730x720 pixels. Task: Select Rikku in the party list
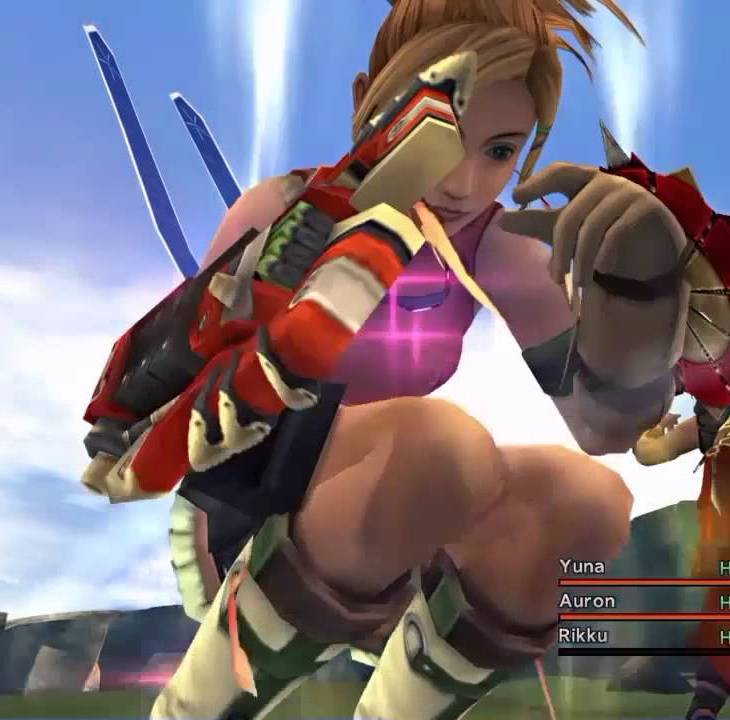(584, 636)
